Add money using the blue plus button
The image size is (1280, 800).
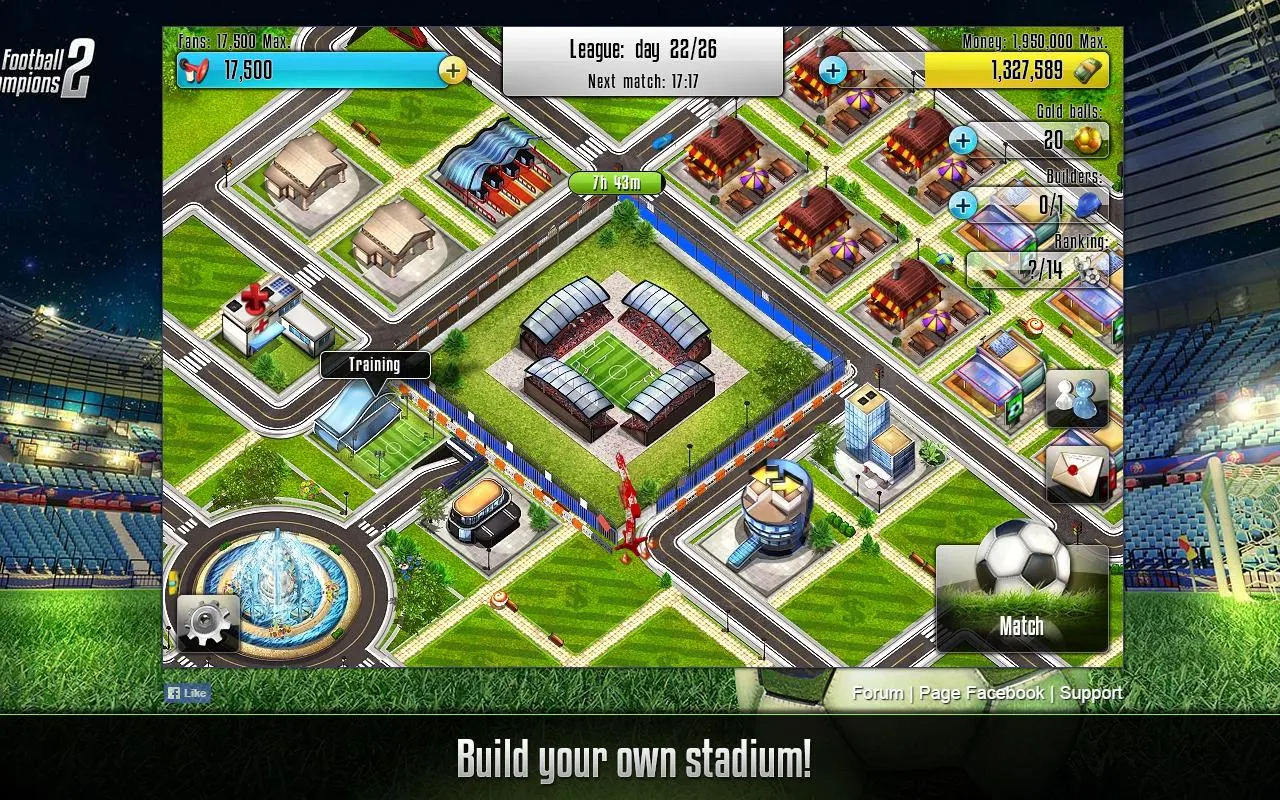click(x=833, y=70)
